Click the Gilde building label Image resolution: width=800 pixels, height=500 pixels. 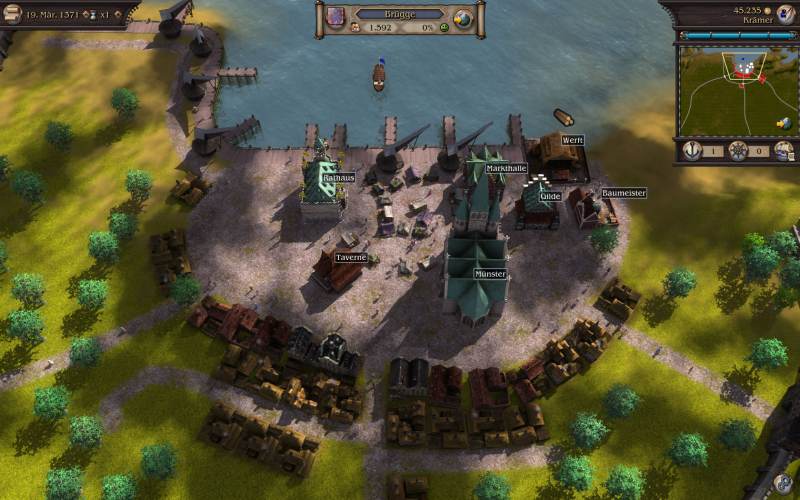coord(550,197)
